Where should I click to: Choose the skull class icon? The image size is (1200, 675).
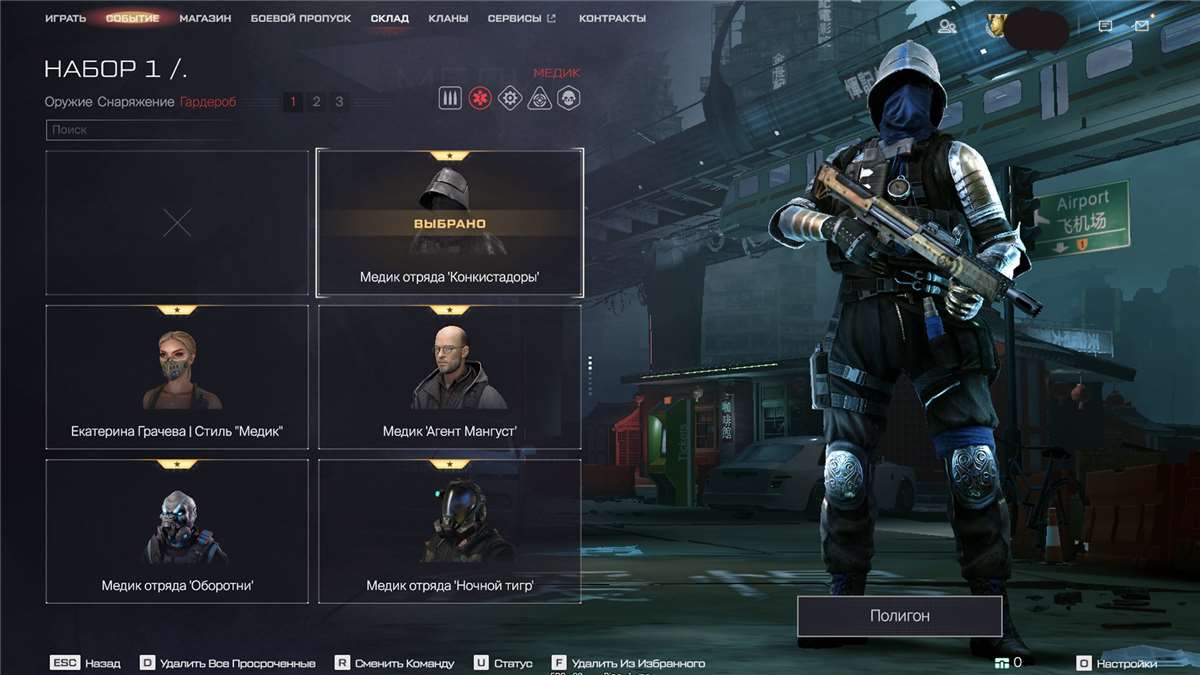568,98
